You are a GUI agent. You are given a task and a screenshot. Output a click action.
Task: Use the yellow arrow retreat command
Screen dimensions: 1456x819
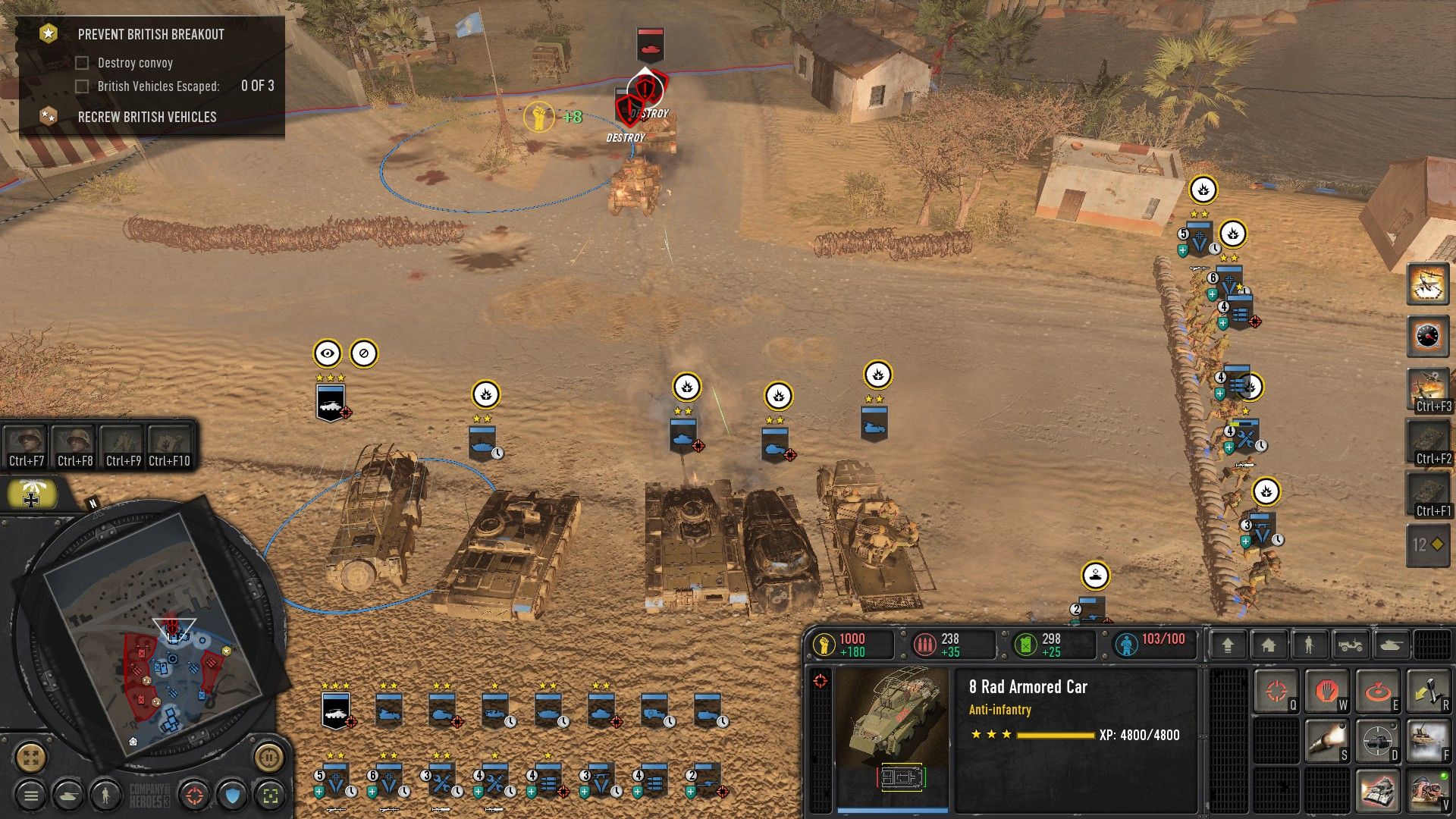[x=1428, y=692]
